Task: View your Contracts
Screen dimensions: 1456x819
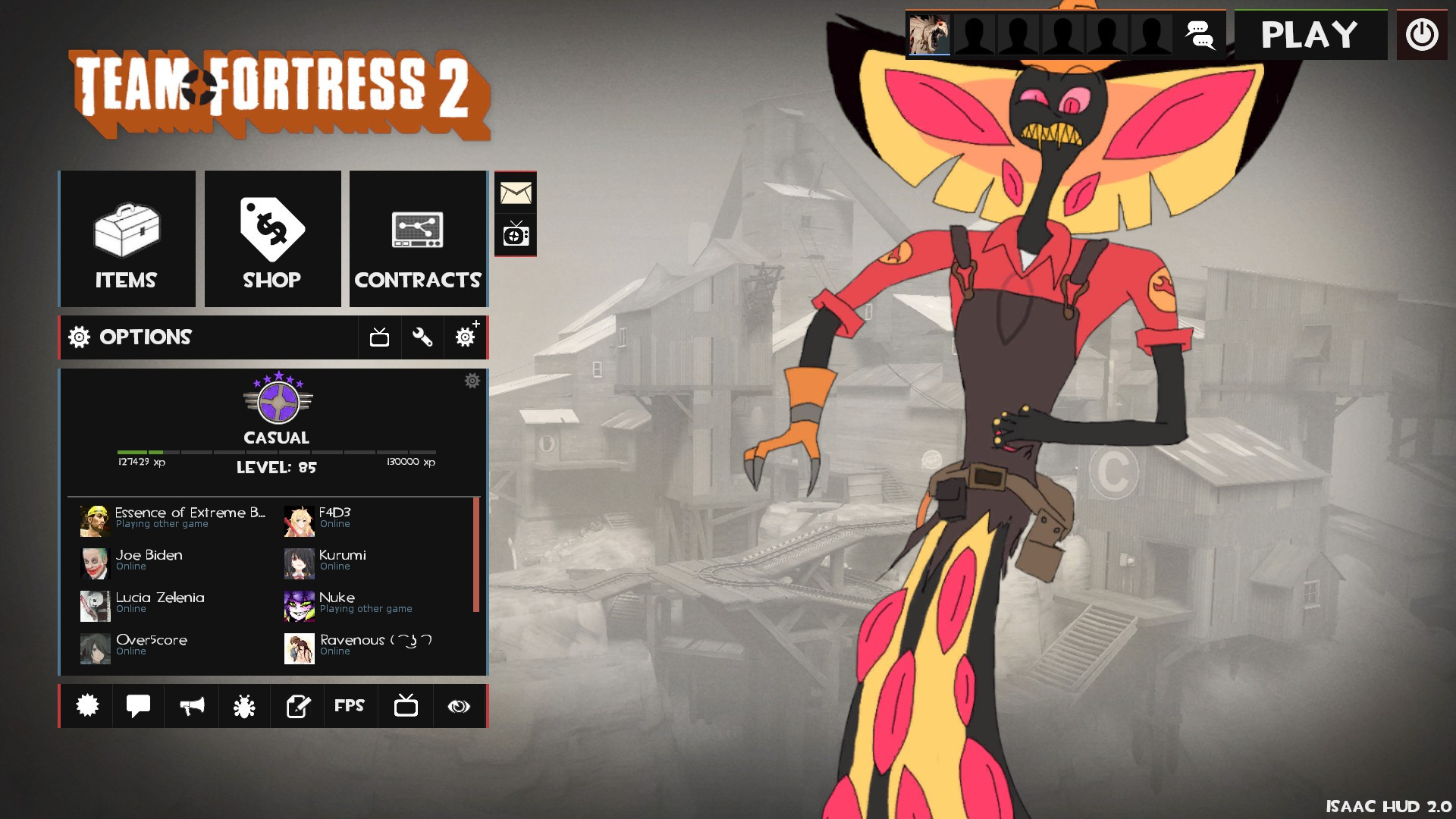Action: pyautogui.click(x=418, y=238)
